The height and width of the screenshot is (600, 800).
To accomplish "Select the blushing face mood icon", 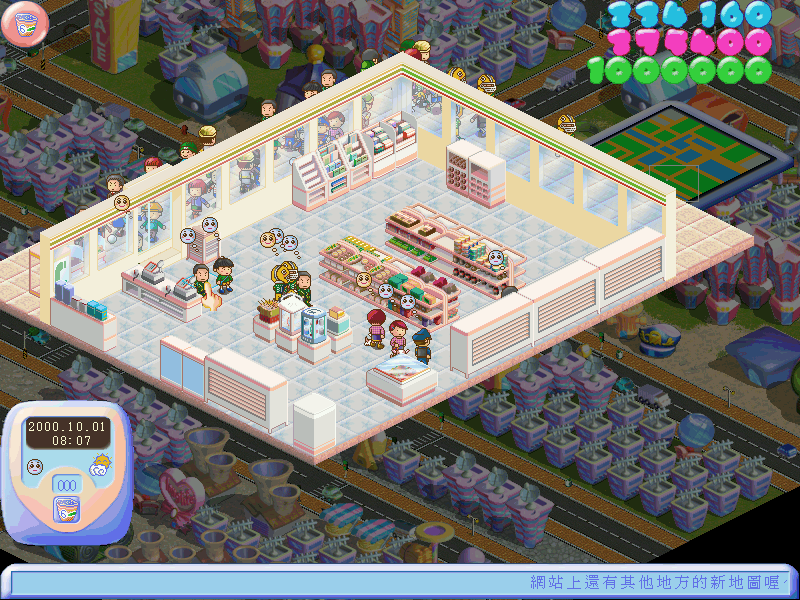I will pos(35,466).
